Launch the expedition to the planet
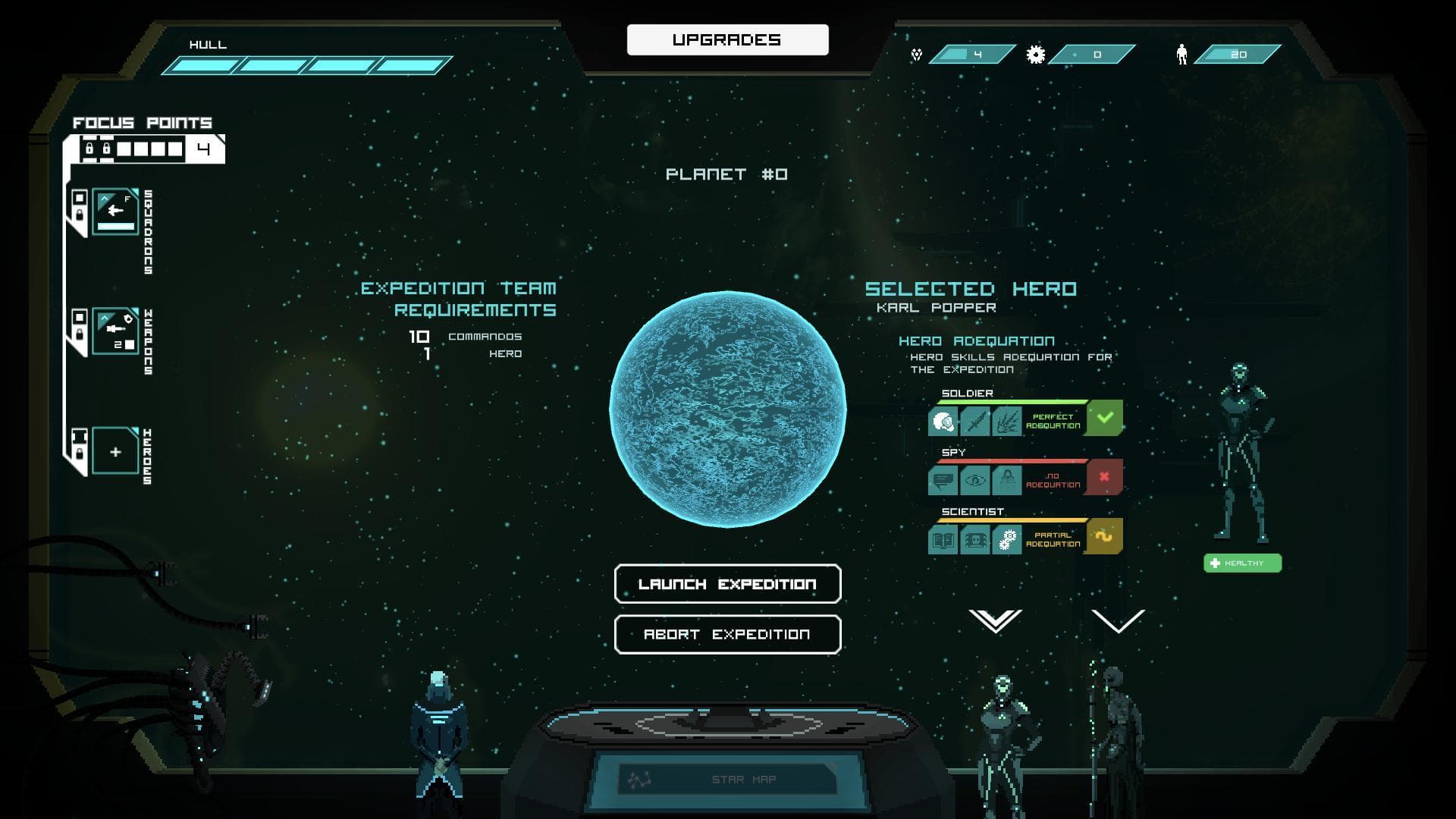 pos(727,584)
